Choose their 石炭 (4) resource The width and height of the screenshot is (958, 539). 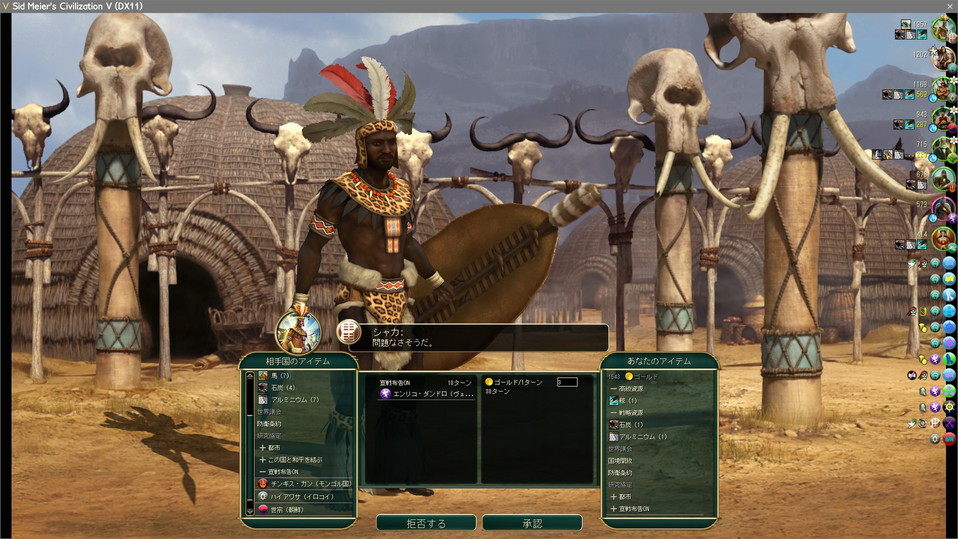[281, 387]
